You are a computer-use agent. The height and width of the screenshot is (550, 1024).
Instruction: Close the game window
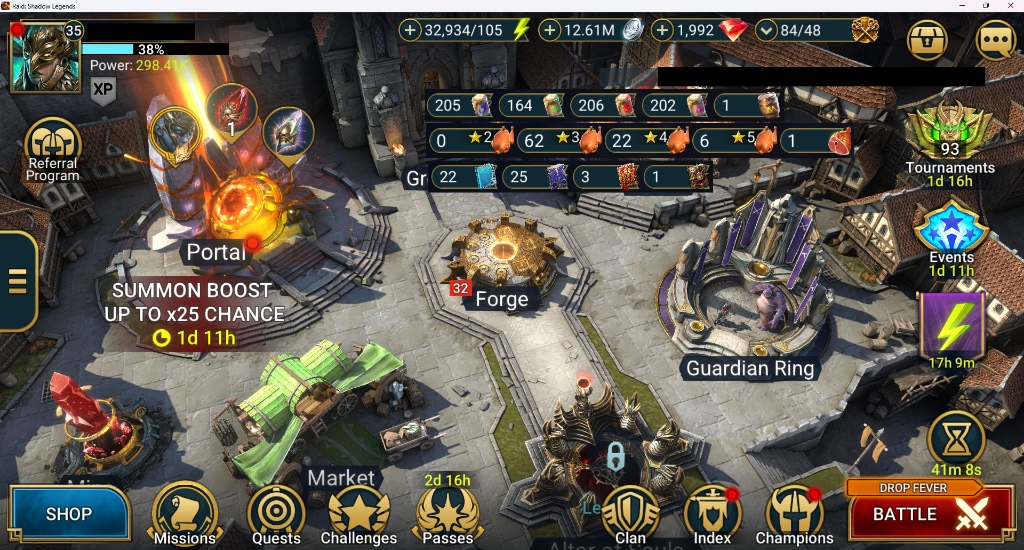pyautogui.click(x=1011, y=6)
